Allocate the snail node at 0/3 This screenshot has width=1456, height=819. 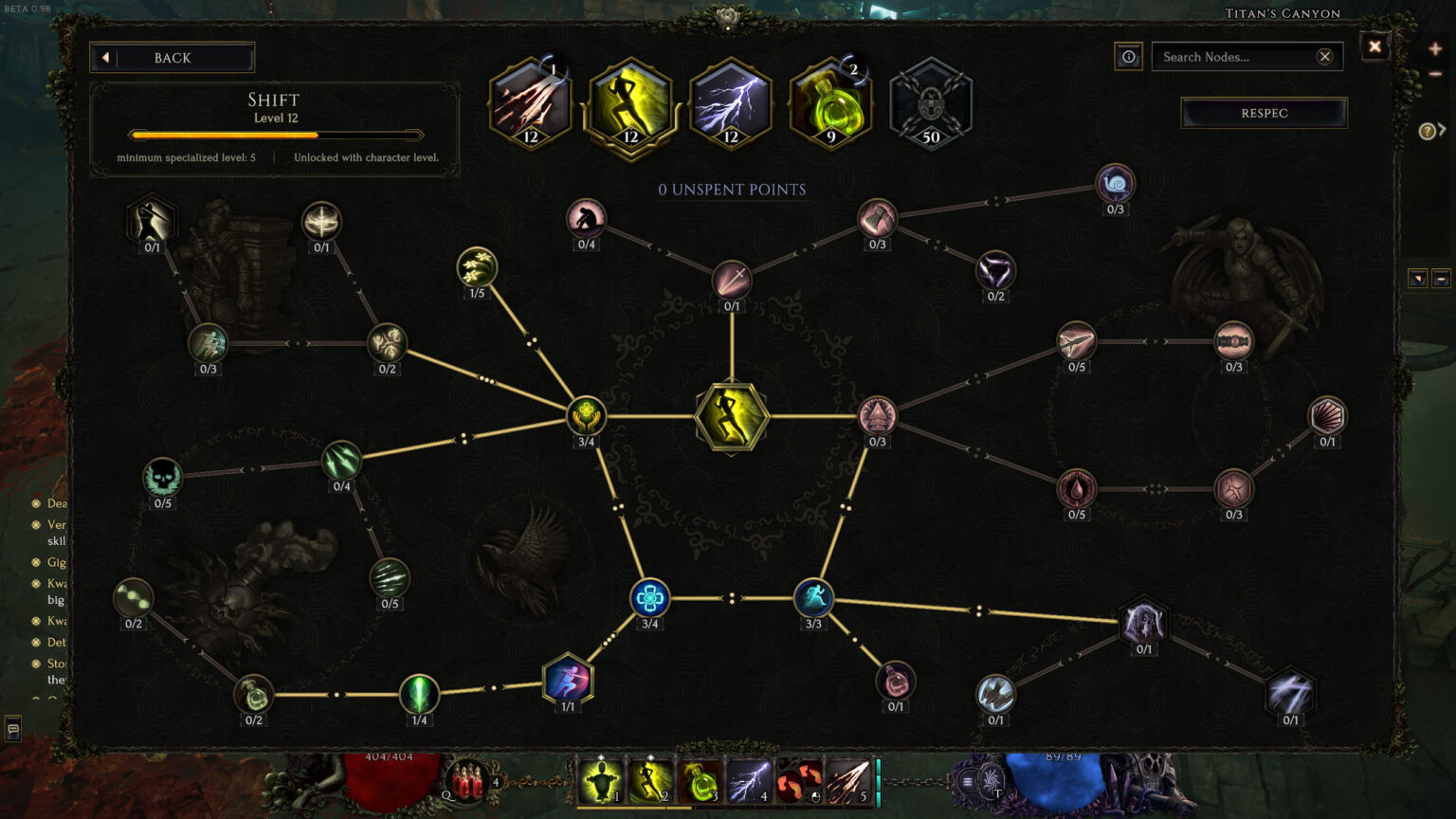pyautogui.click(x=1115, y=183)
